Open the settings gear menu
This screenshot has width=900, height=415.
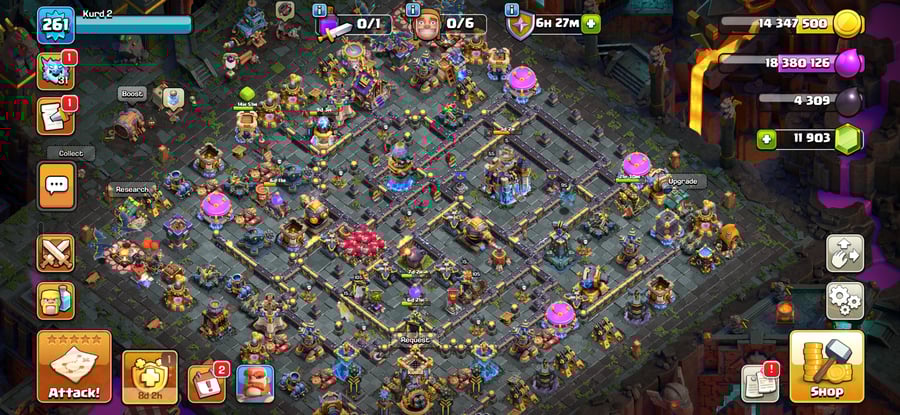coord(844,300)
